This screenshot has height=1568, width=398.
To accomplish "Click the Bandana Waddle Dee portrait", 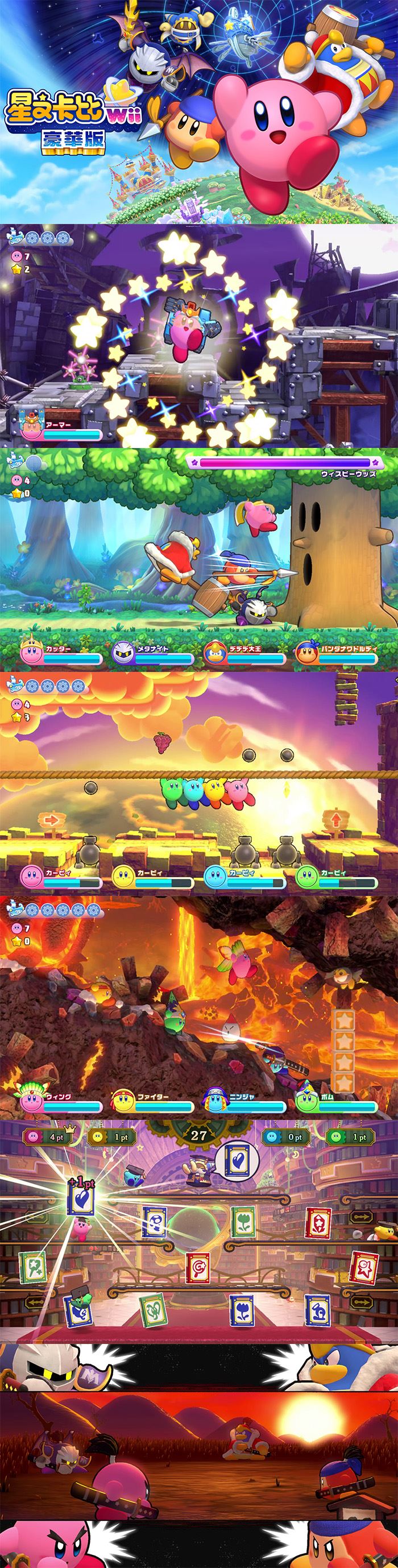I will (306, 653).
